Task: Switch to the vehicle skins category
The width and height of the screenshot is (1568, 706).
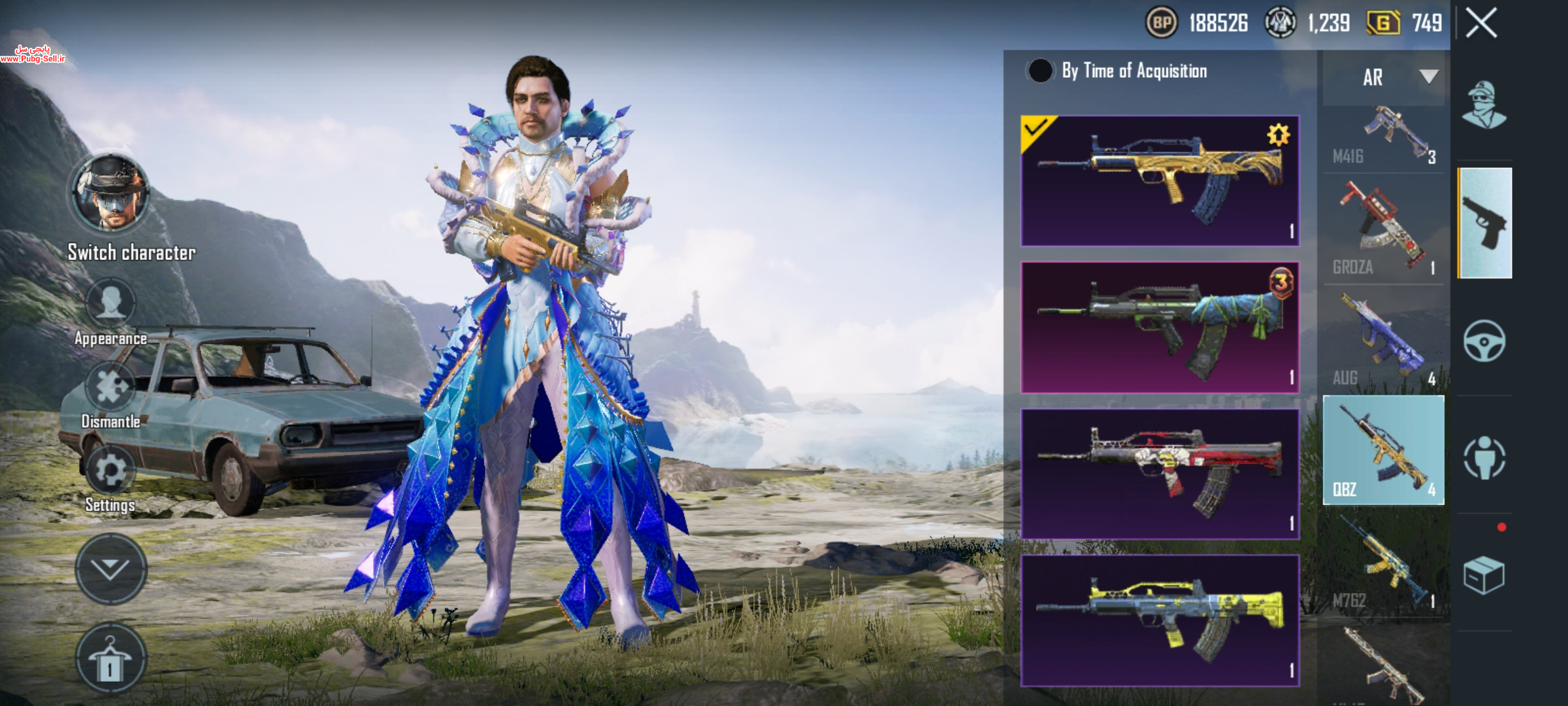Action: click(1484, 341)
